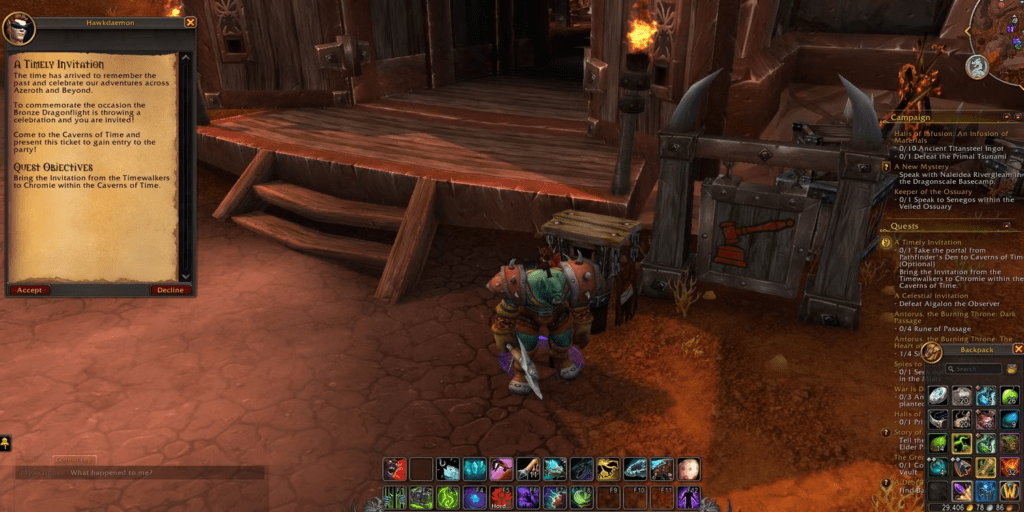The width and height of the screenshot is (1024, 512).
Task: Select the green apple stack of 26
Action: coord(1010,396)
